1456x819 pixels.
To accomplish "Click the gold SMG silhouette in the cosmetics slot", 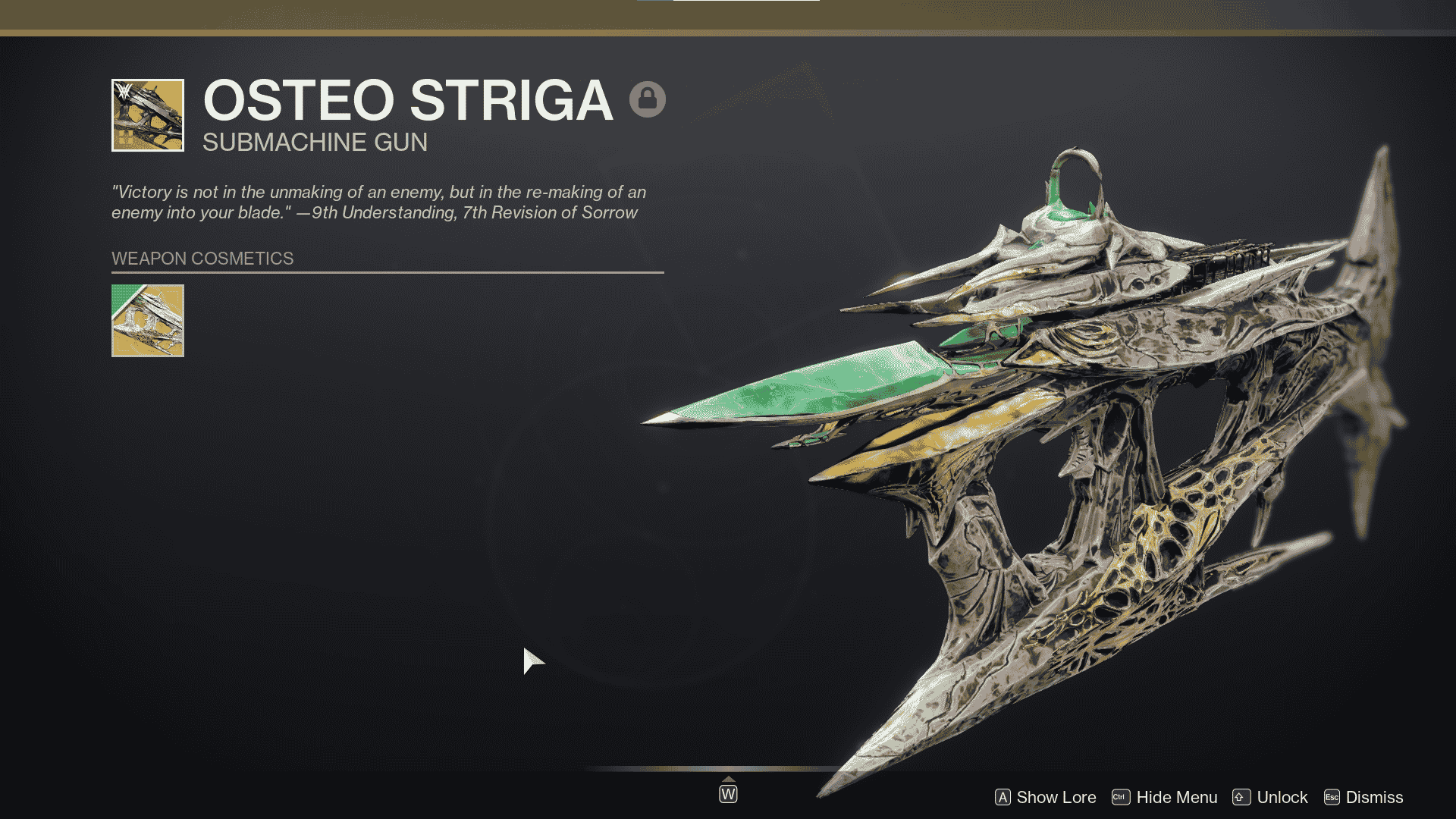I will [149, 322].
